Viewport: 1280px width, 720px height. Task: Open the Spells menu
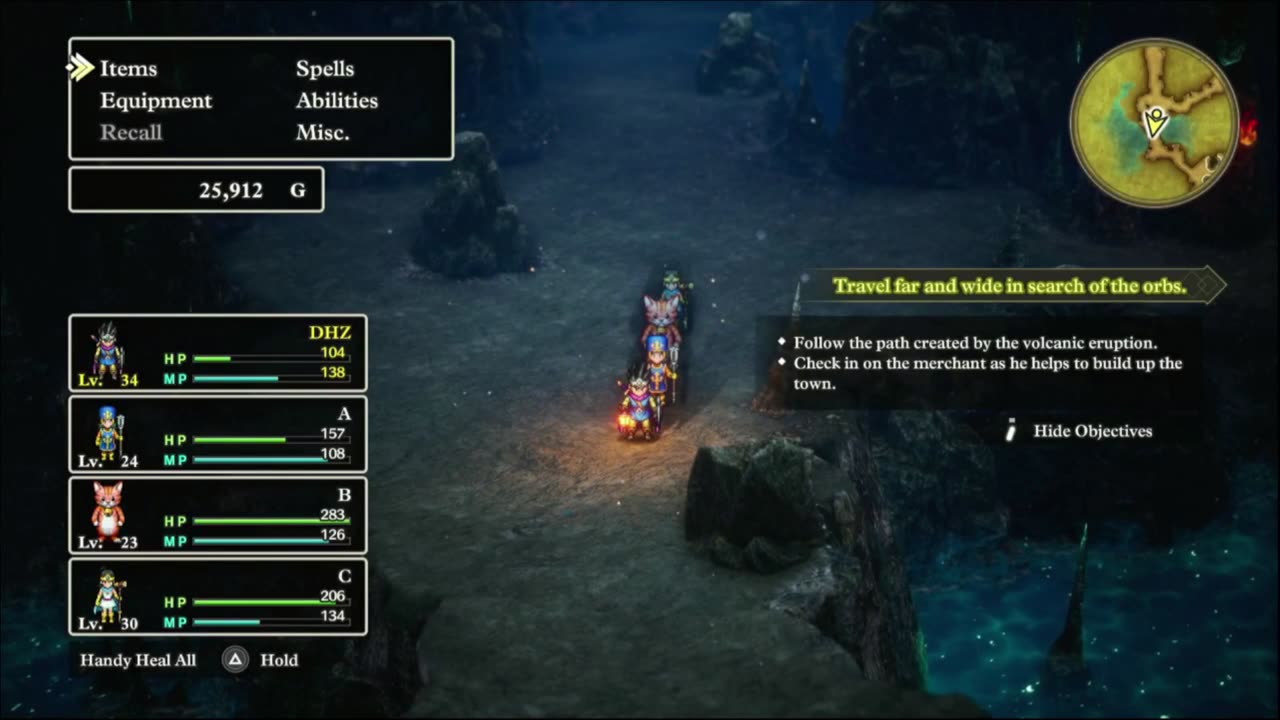point(325,69)
